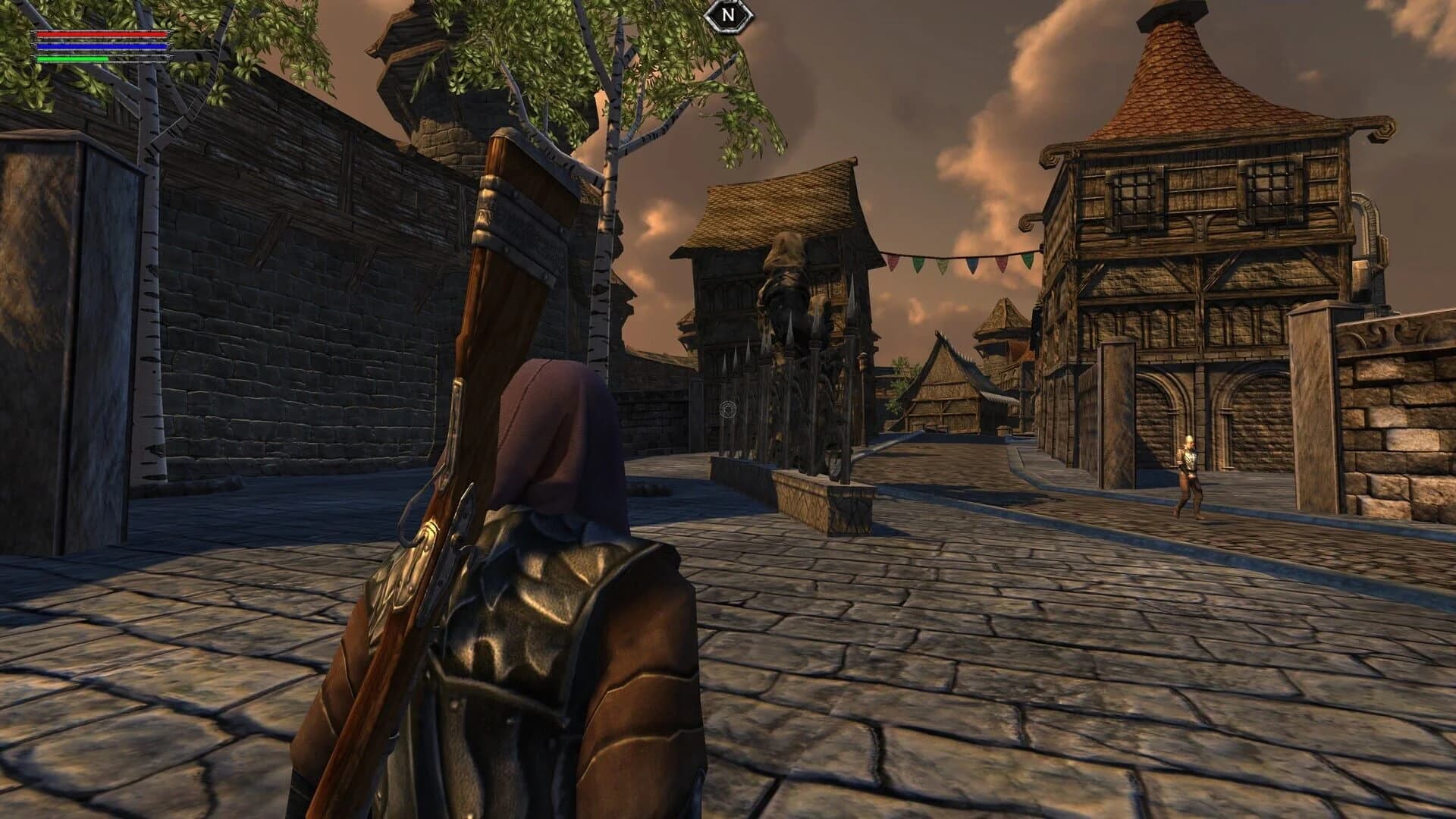Expand the blue magicka bar display
Screen dimensions: 1456x819
click(102, 45)
